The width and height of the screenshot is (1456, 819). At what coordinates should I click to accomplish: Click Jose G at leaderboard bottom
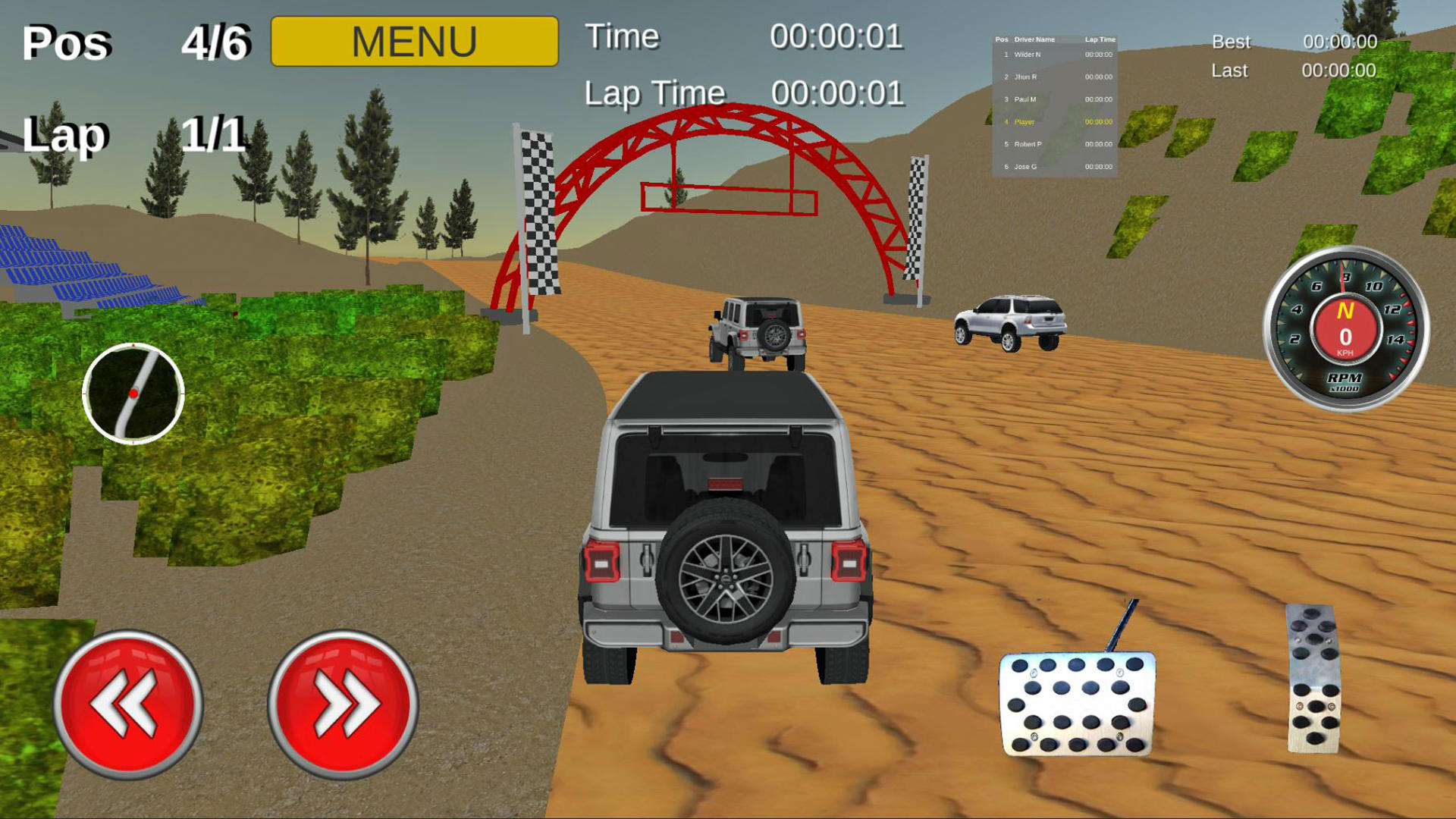click(1025, 165)
